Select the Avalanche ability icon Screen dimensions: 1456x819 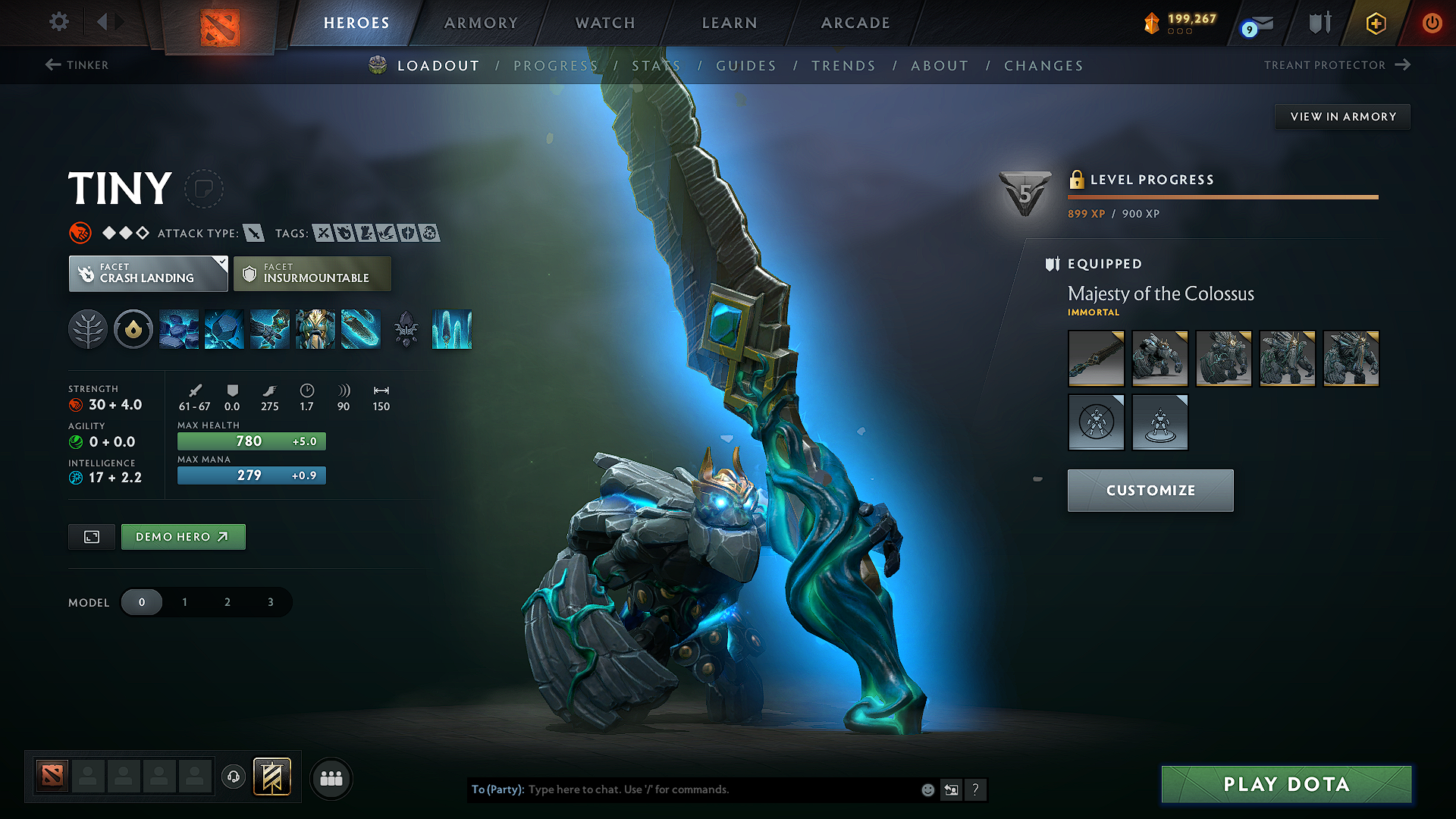pyautogui.click(x=179, y=329)
